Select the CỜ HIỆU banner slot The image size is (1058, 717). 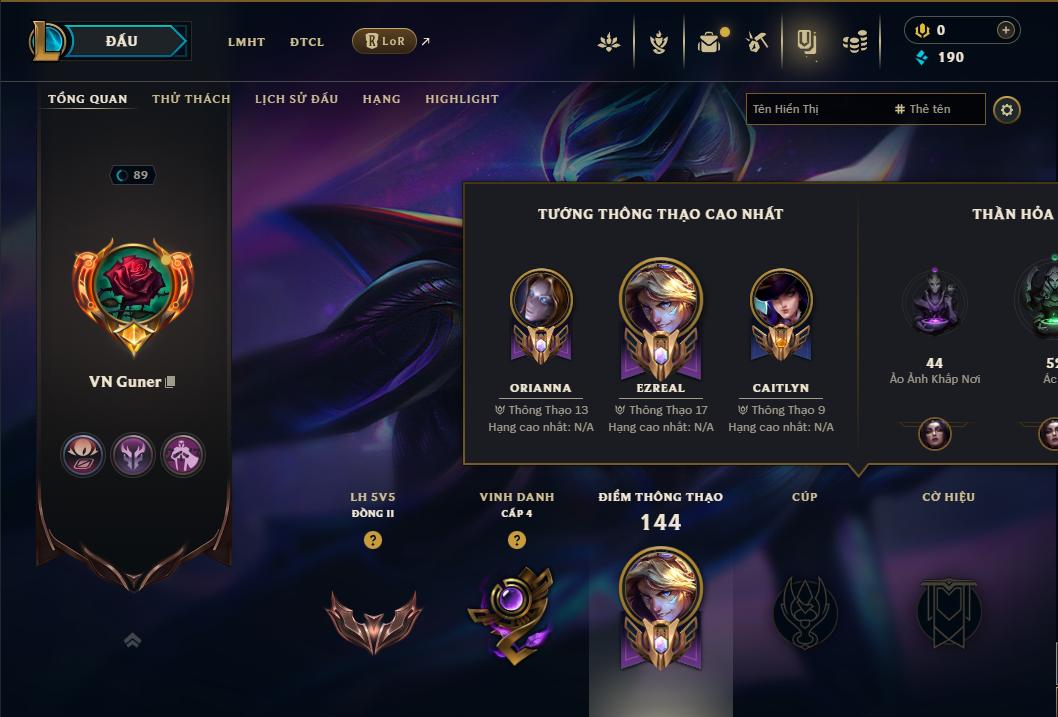[x=948, y=612]
